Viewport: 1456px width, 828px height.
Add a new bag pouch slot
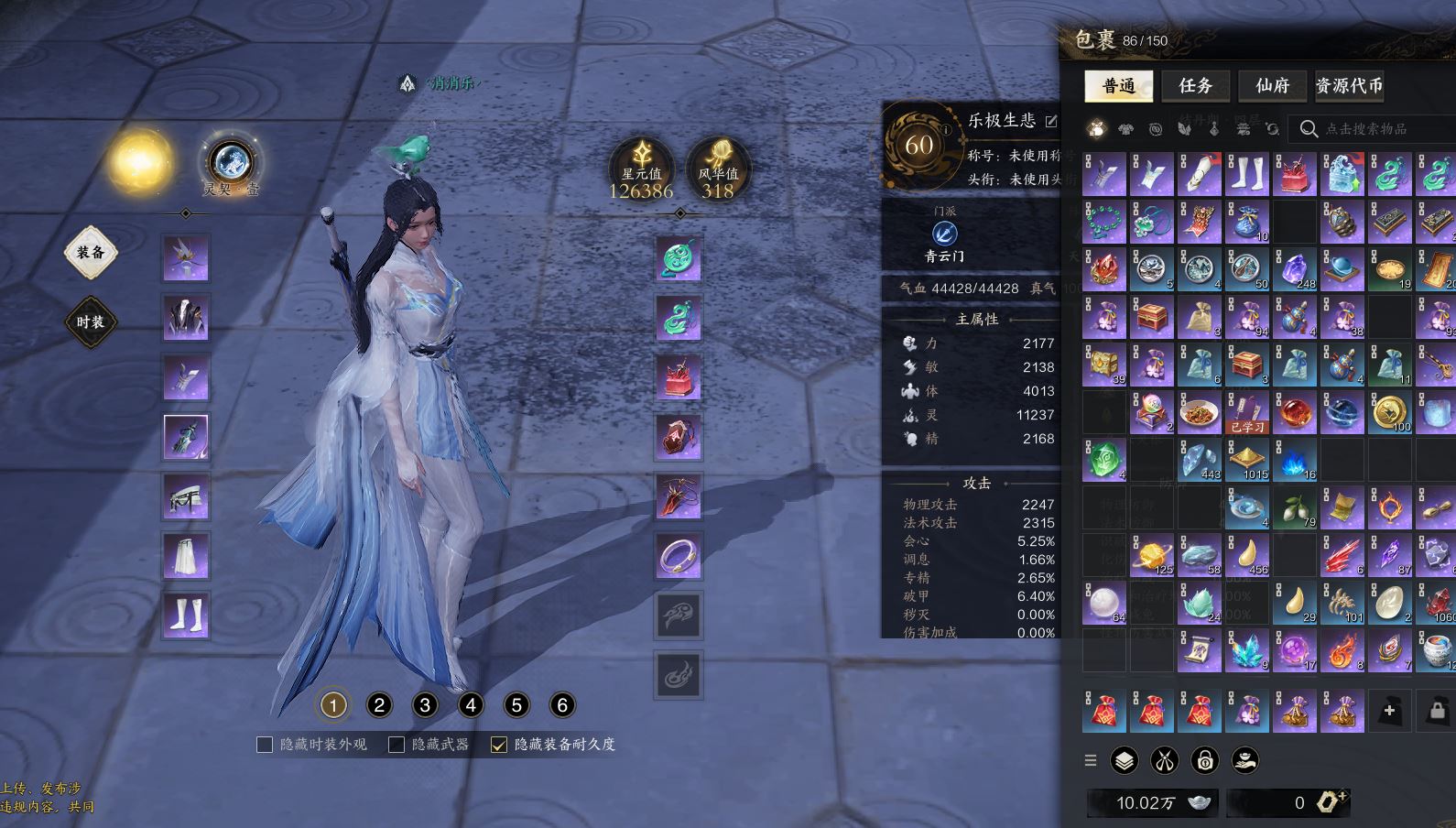point(1389,711)
